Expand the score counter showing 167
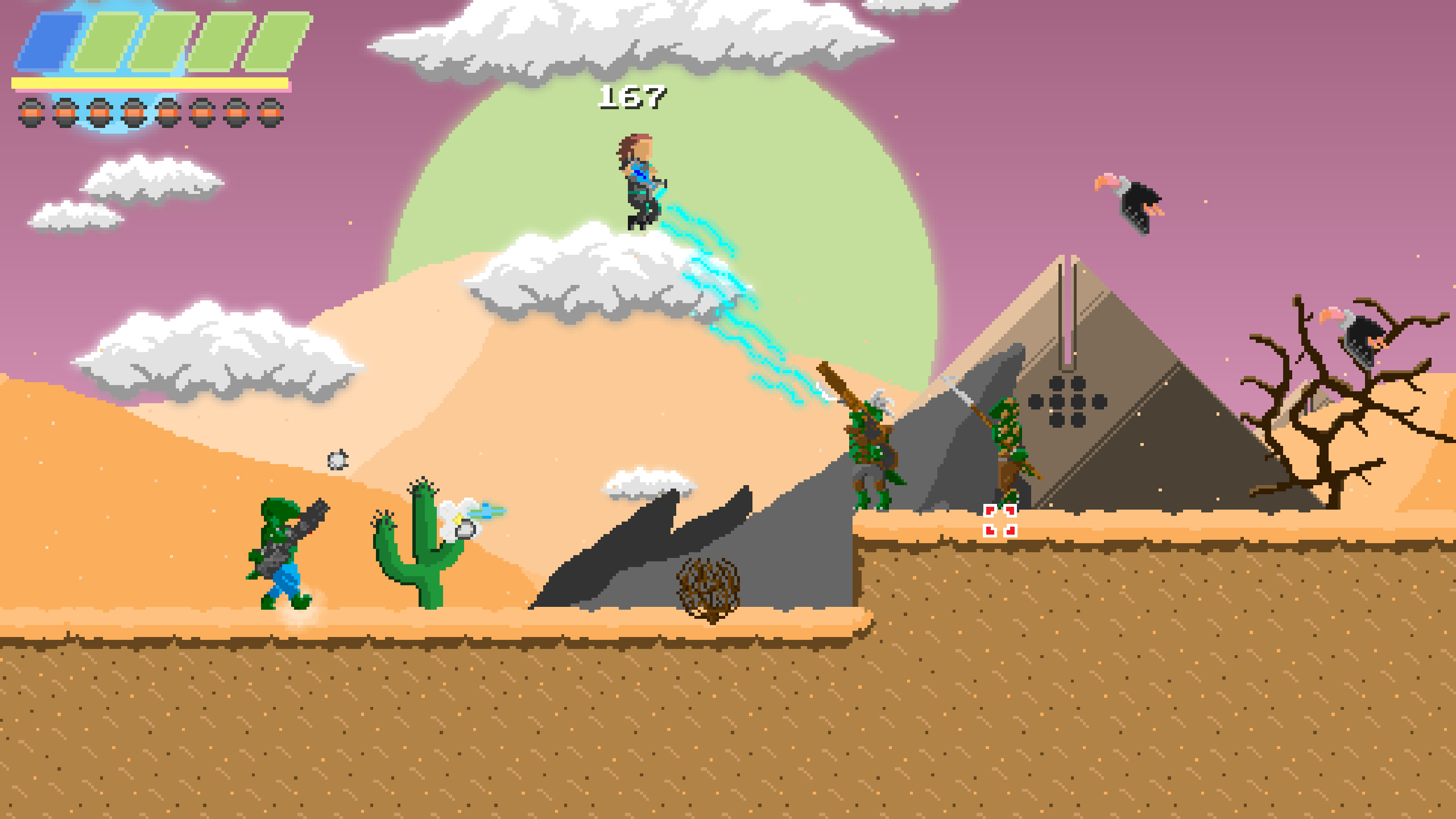This screenshot has width=1456, height=819. [x=633, y=97]
